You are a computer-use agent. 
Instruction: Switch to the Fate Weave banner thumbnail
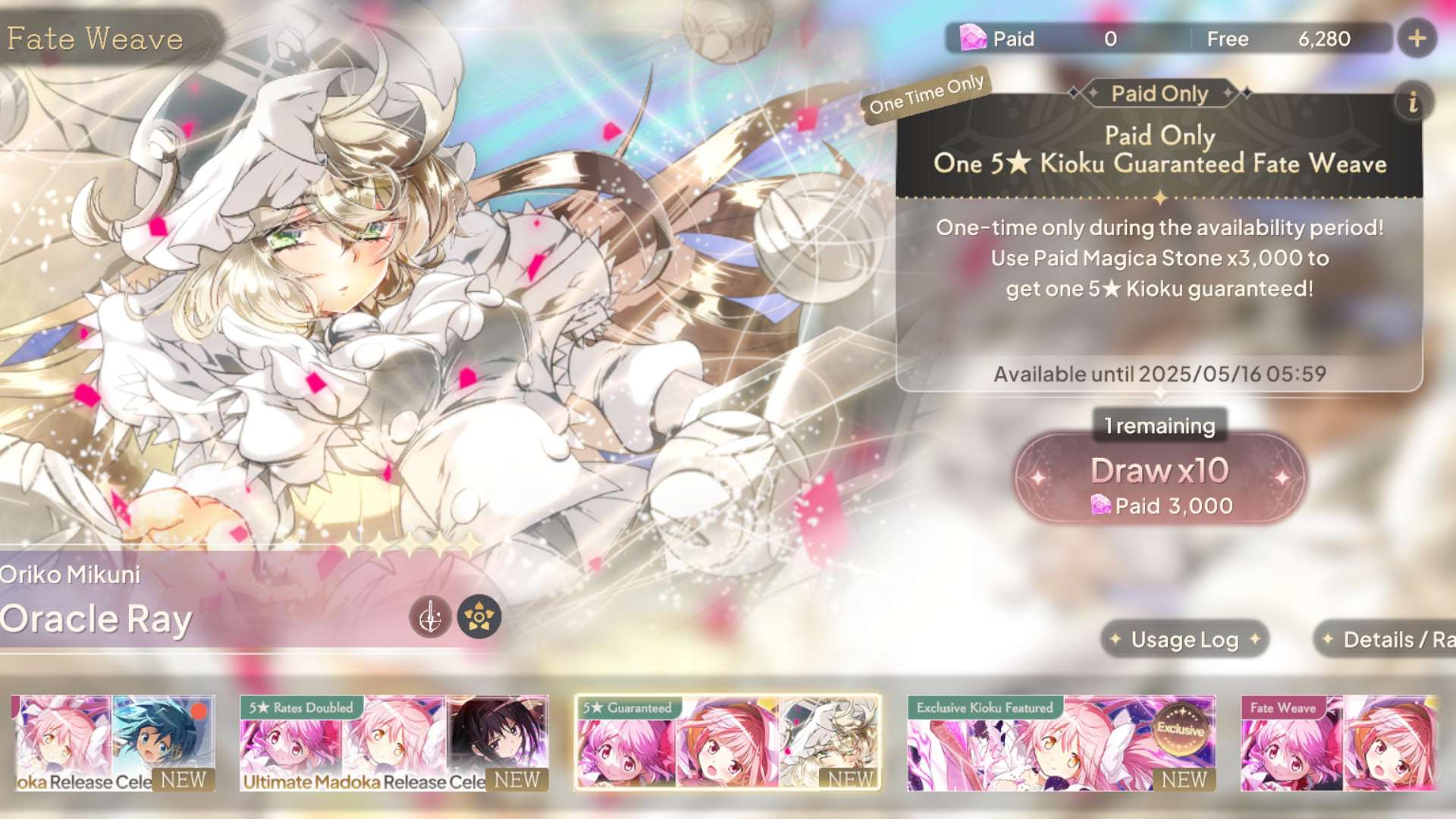(x=1339, y=743)
